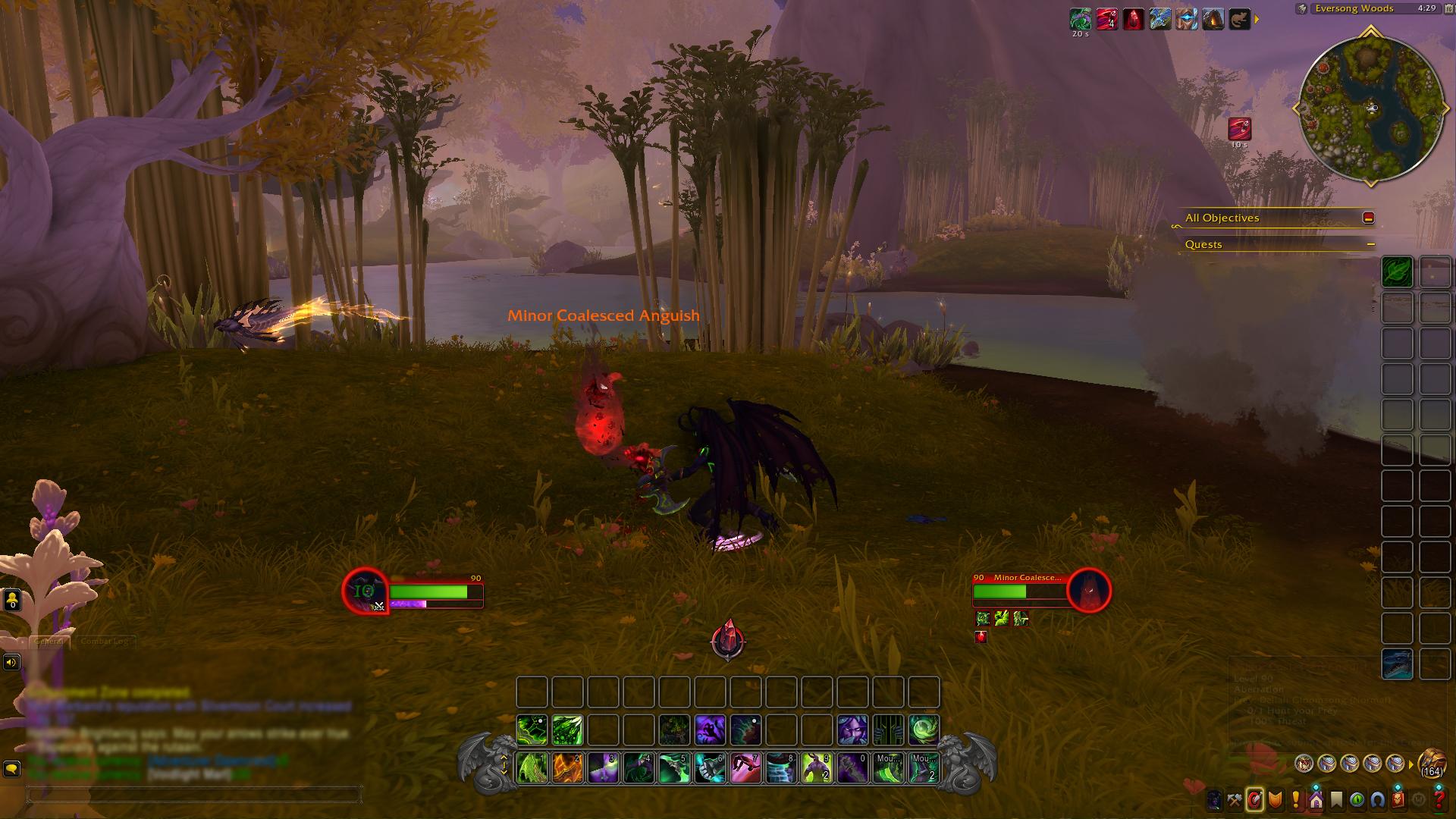This screenshot has width=1456, height=819.
Task: Select the Minor Coalesced Anguish target portrait
Action: [1089, 590]
